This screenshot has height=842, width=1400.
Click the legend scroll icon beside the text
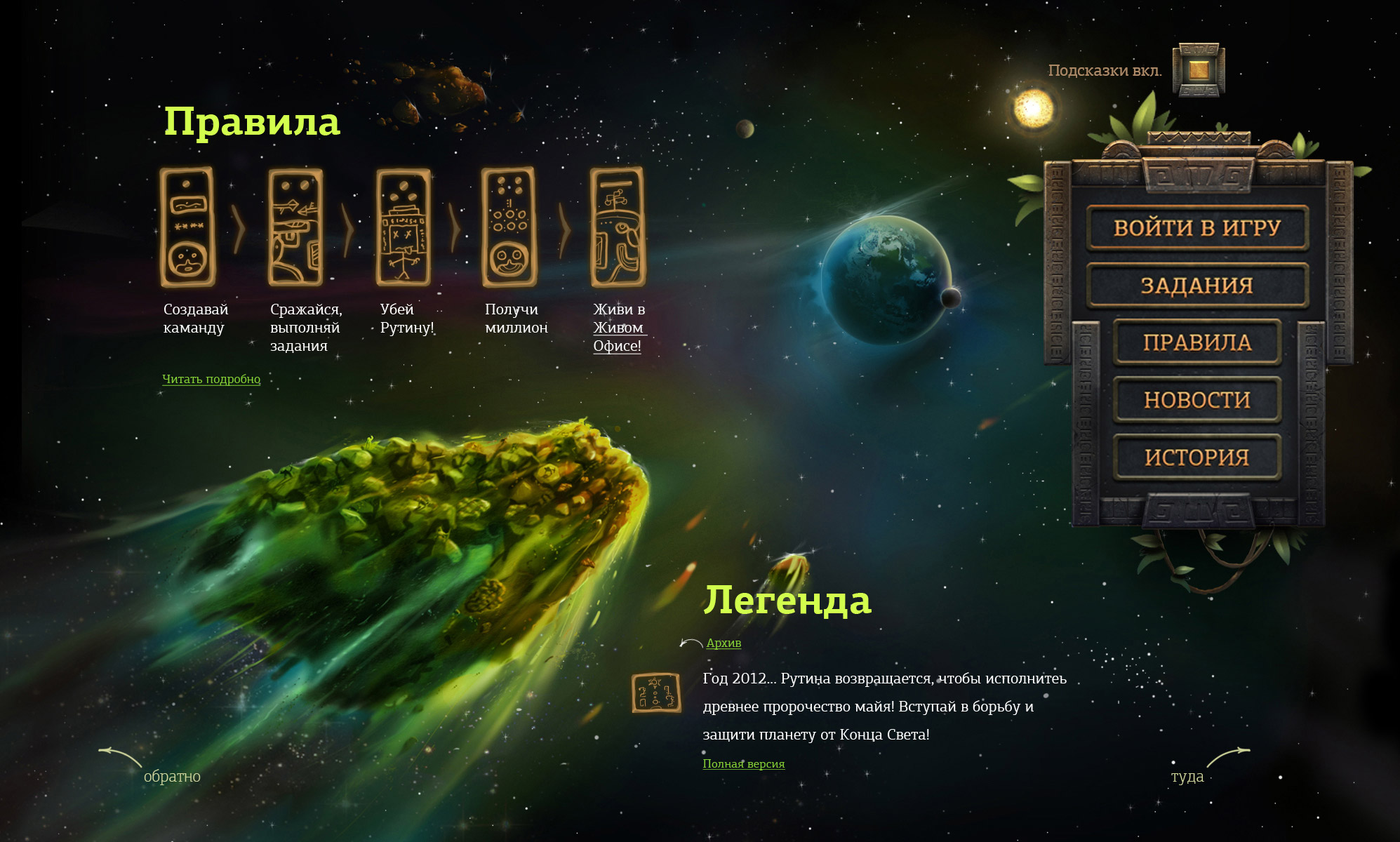[x=656, y=693]
